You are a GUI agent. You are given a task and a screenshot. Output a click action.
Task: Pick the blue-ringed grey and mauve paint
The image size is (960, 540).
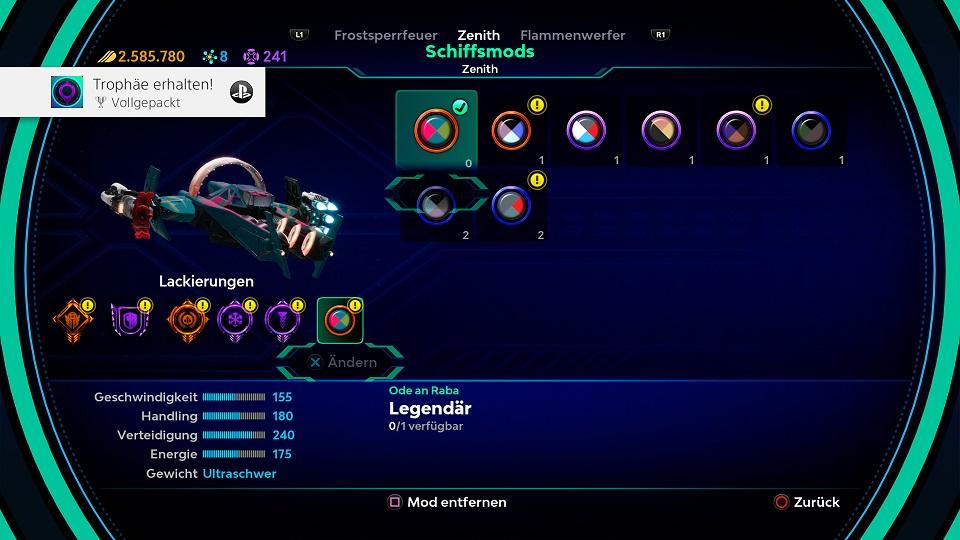pyautogui.click(x=436, y=205)
